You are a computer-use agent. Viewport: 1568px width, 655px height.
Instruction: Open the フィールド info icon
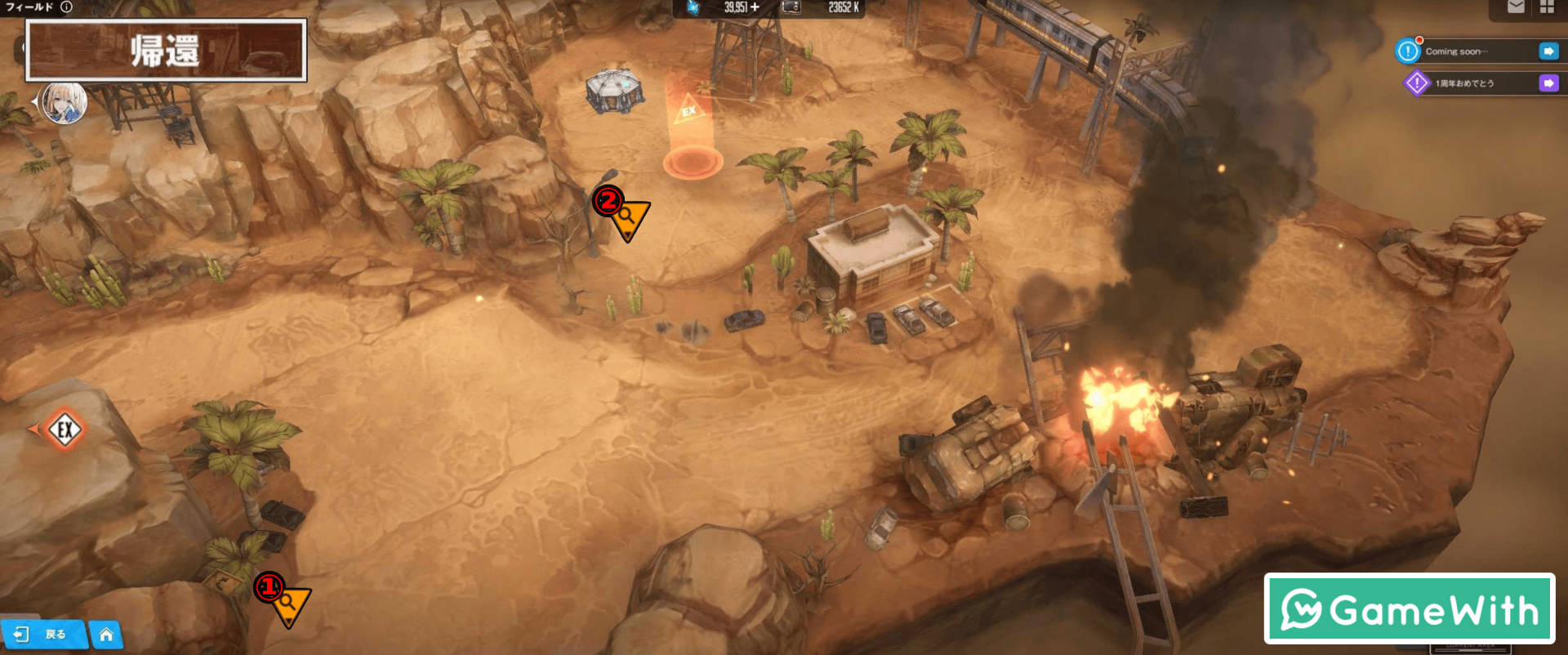pyautogui.click(x=66, y=7)
